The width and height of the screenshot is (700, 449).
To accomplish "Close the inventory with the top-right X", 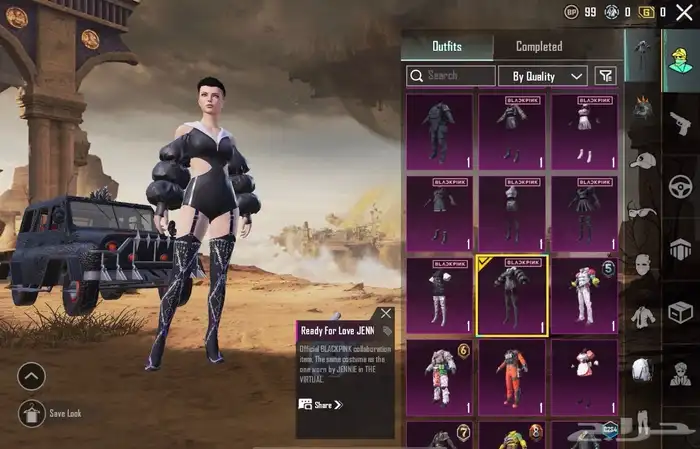I will click(x=684, y=13).
